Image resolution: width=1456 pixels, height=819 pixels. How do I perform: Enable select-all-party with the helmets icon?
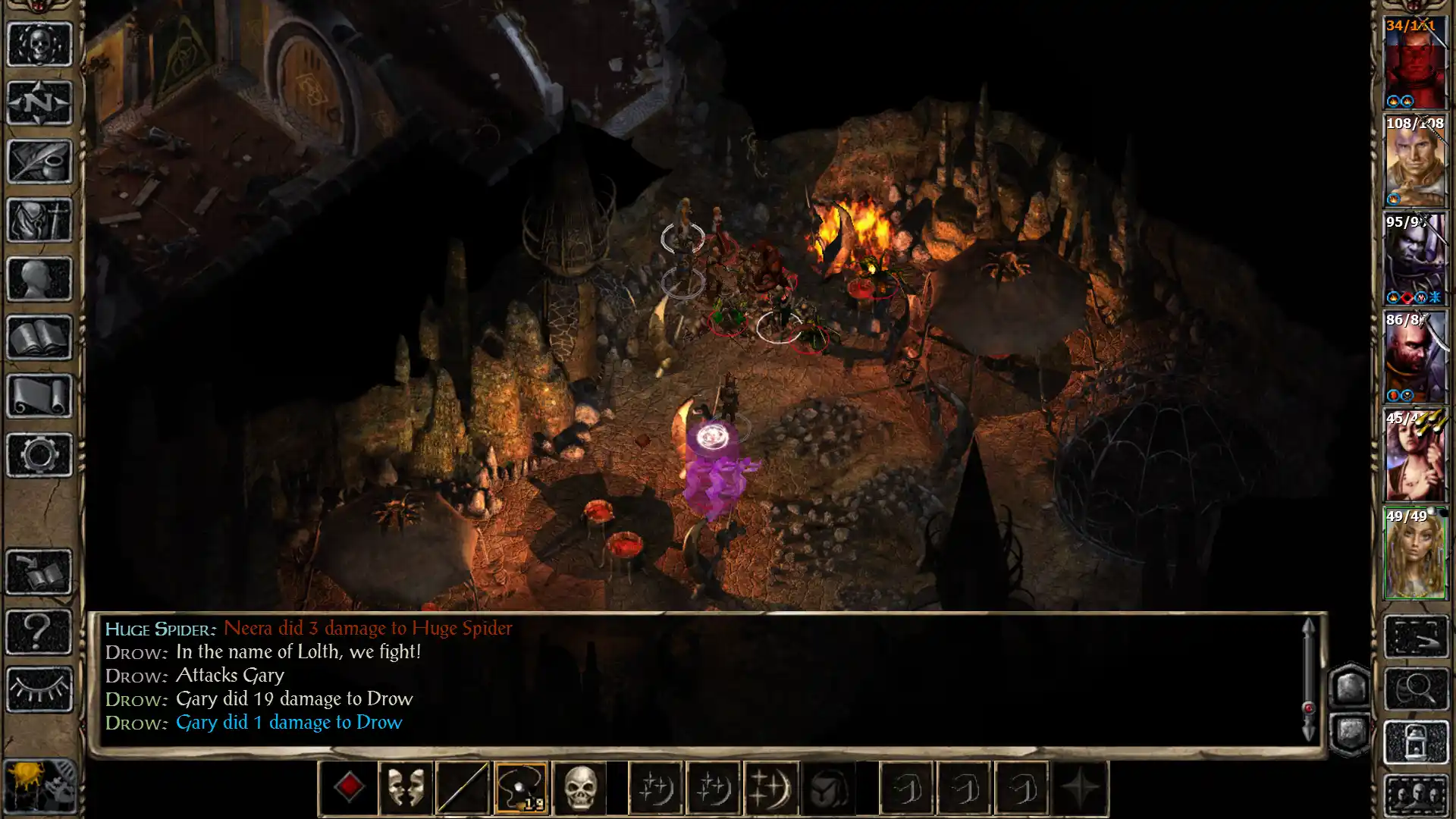click(x=1417, y=795)
